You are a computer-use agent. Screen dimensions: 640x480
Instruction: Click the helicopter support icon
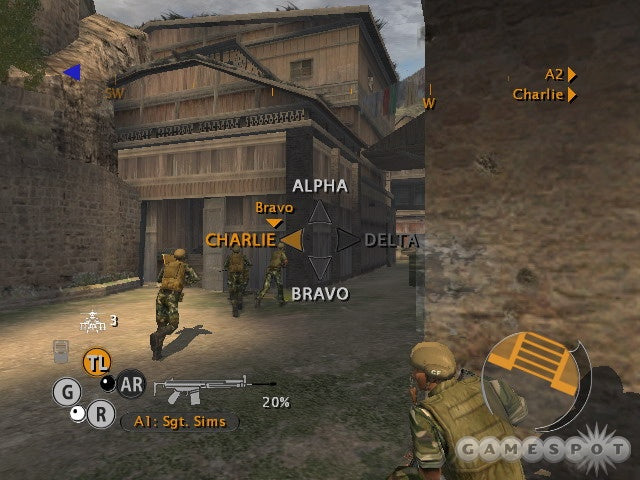pyautogui.click(x=93, y=321)
